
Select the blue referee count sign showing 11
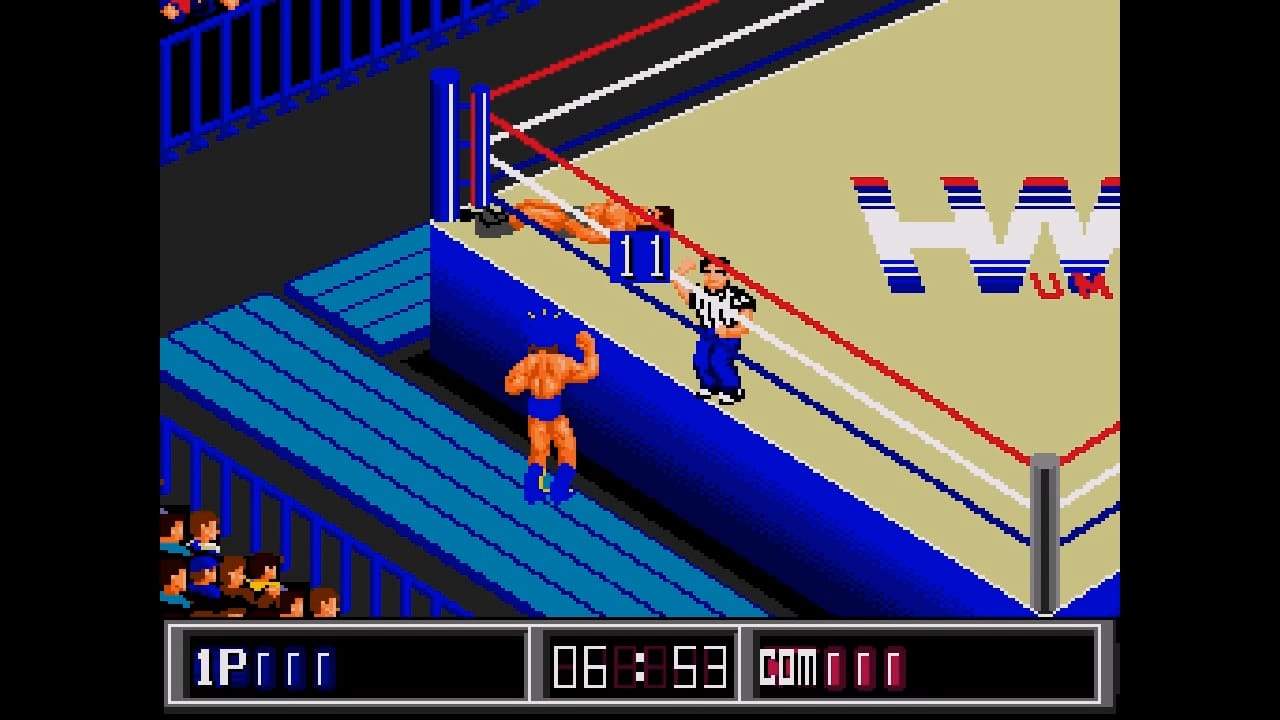638,255
